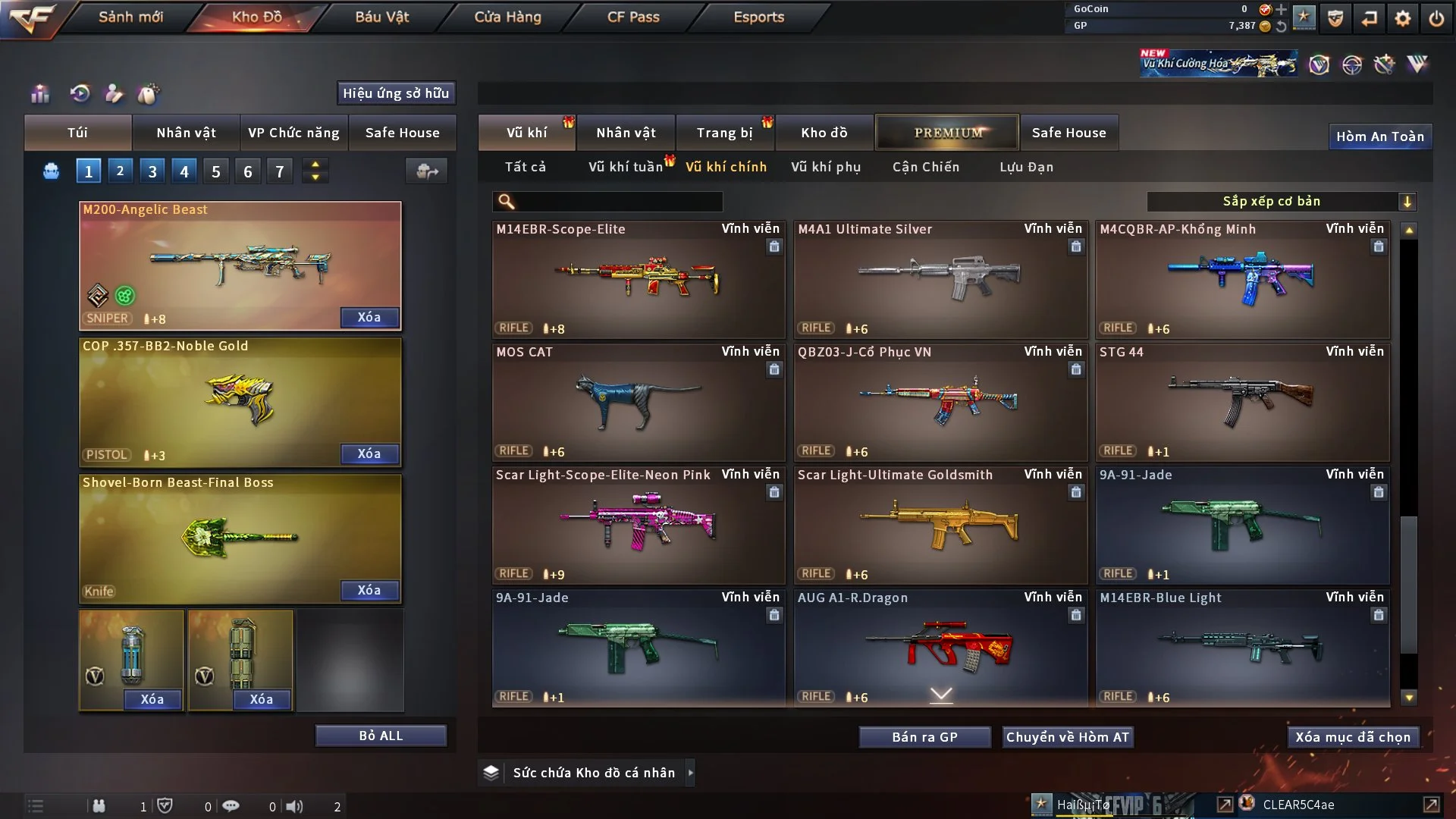Open the Hiệu ứng sở hữu panel
Screen dimensions: 1456x819
pos(396,93)
